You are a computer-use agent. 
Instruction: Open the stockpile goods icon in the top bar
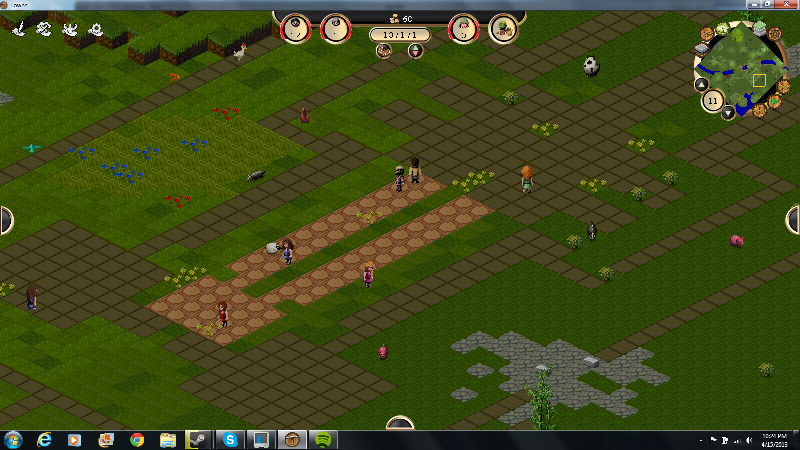pyautogui.click(x=502, y=29)
